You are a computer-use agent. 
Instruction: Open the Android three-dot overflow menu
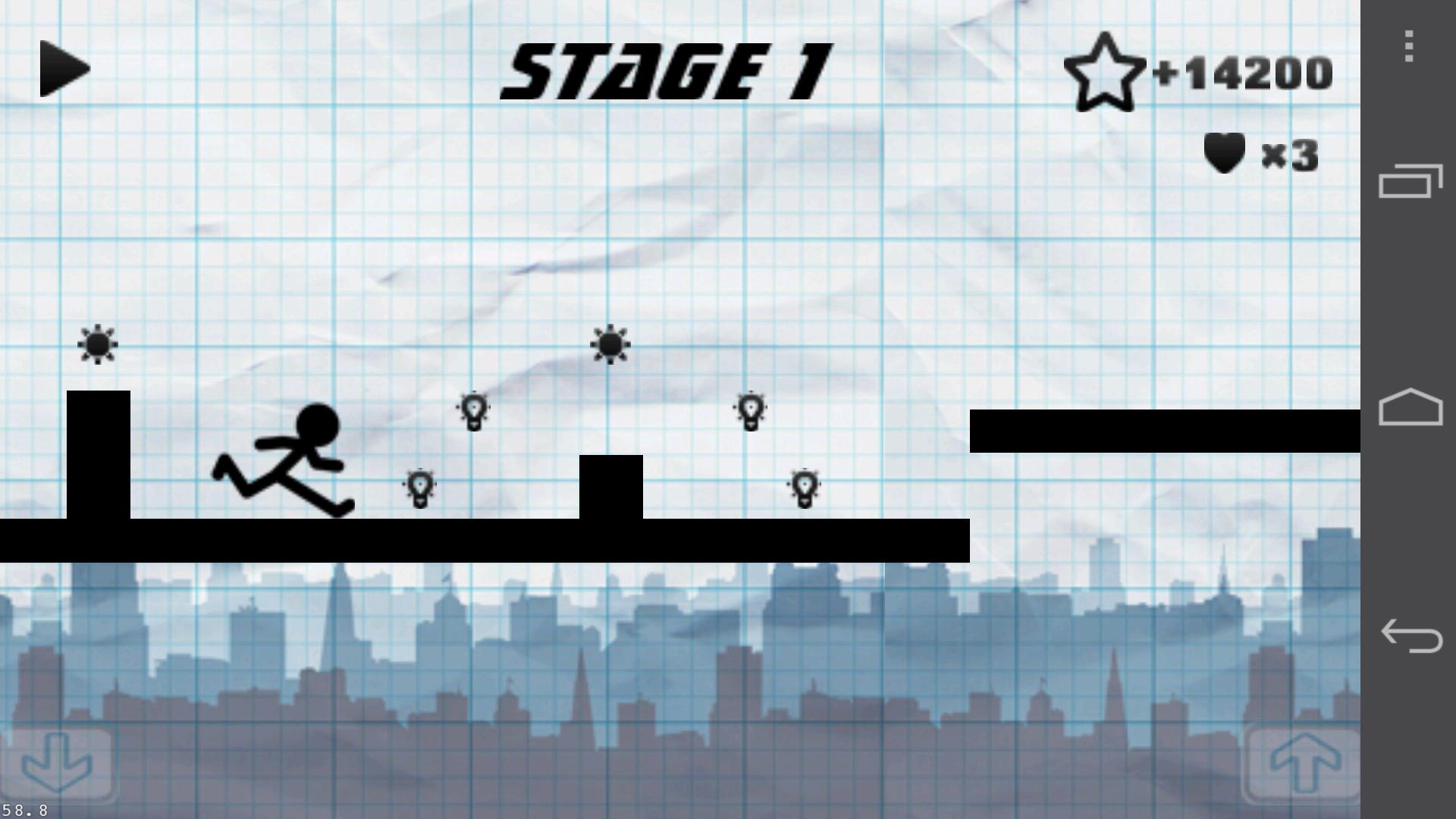click(1409, 47)
